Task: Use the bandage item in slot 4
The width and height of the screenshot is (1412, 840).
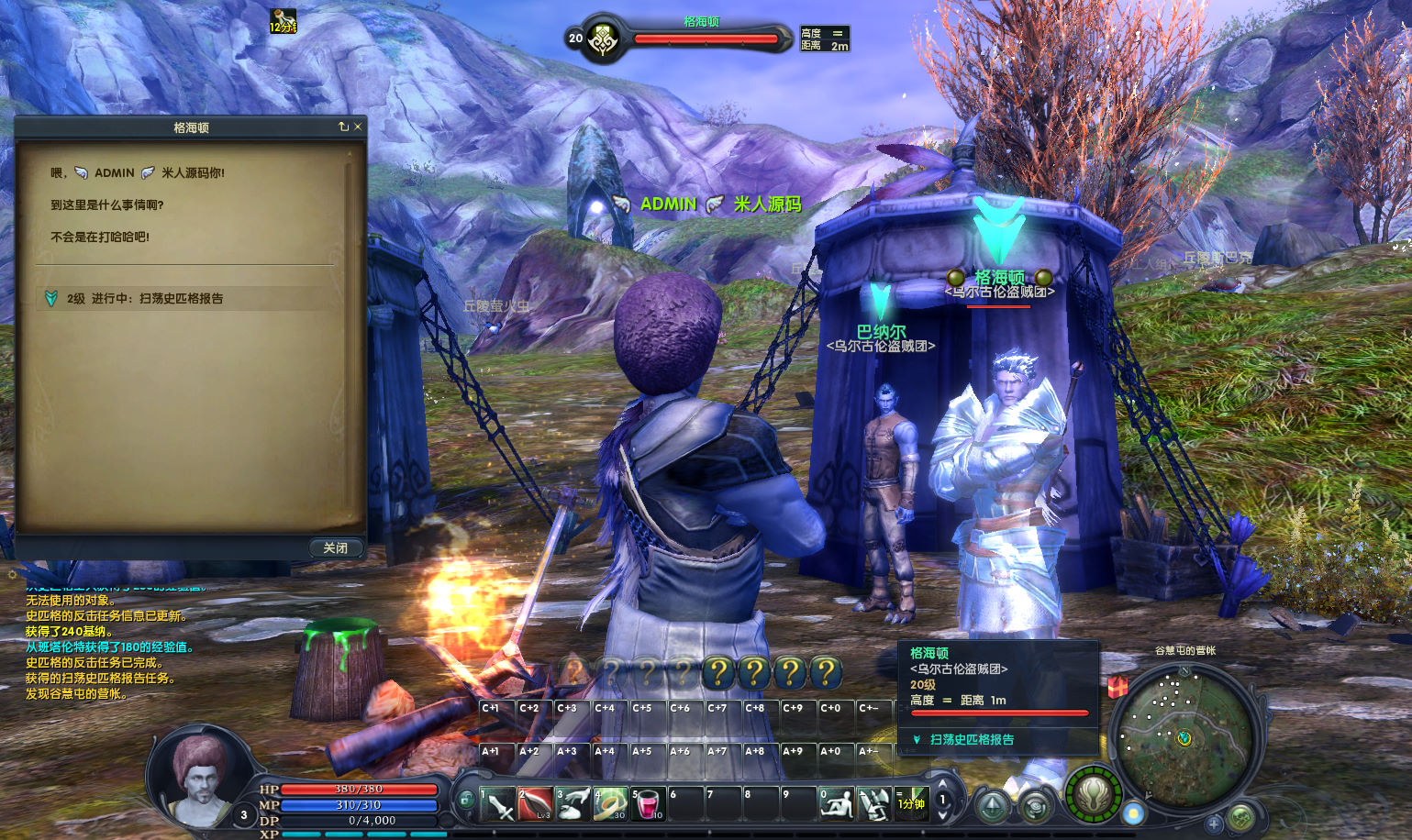Action: [610, 804]
